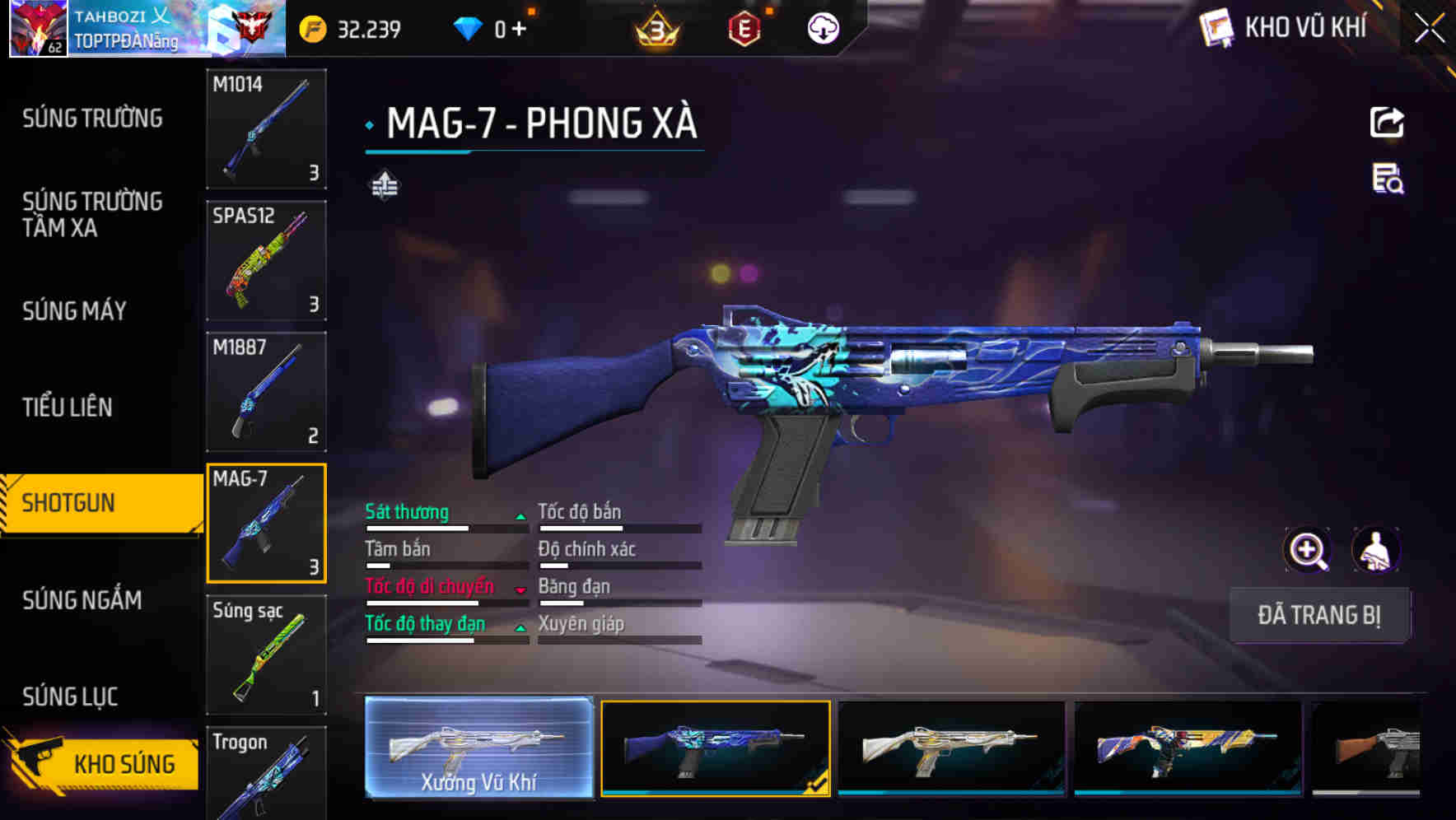Image resolution: width=1456 pixels, height=820 pixels.
Task: Select the attachment icon under weapon name
Action: pyautogui.click(x=384, y=185)
